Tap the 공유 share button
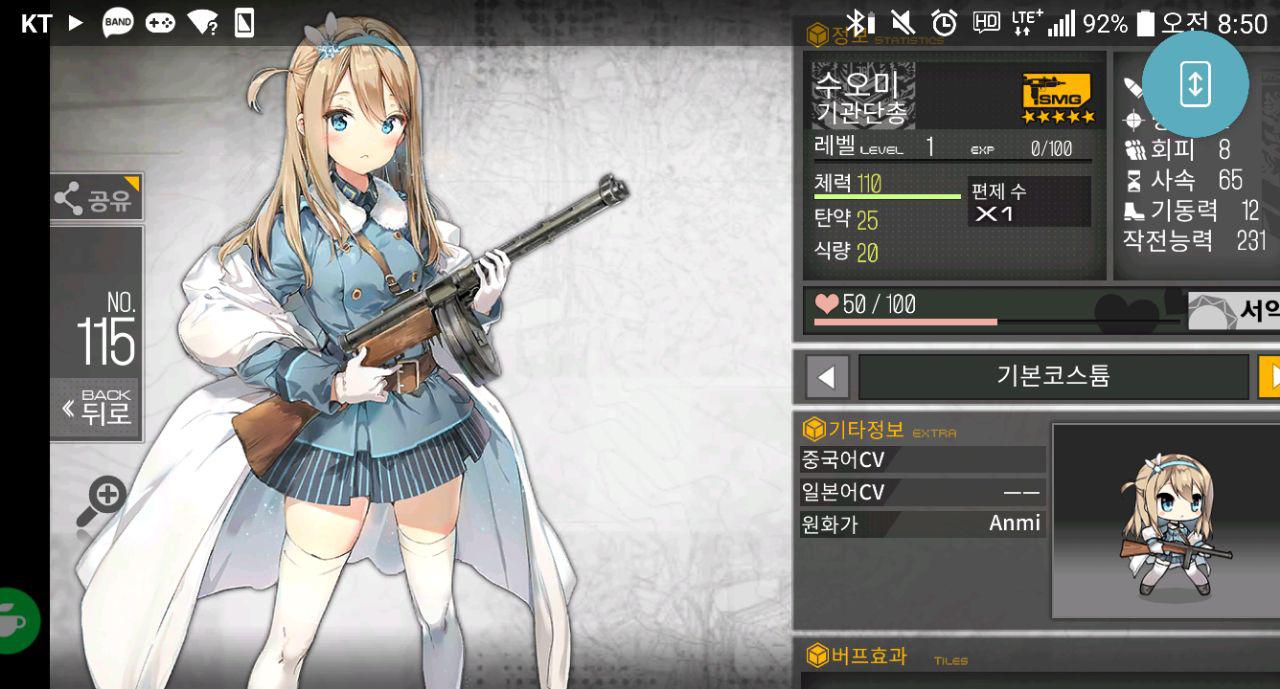The image size is (1280, 689). (x=96, y=198)
